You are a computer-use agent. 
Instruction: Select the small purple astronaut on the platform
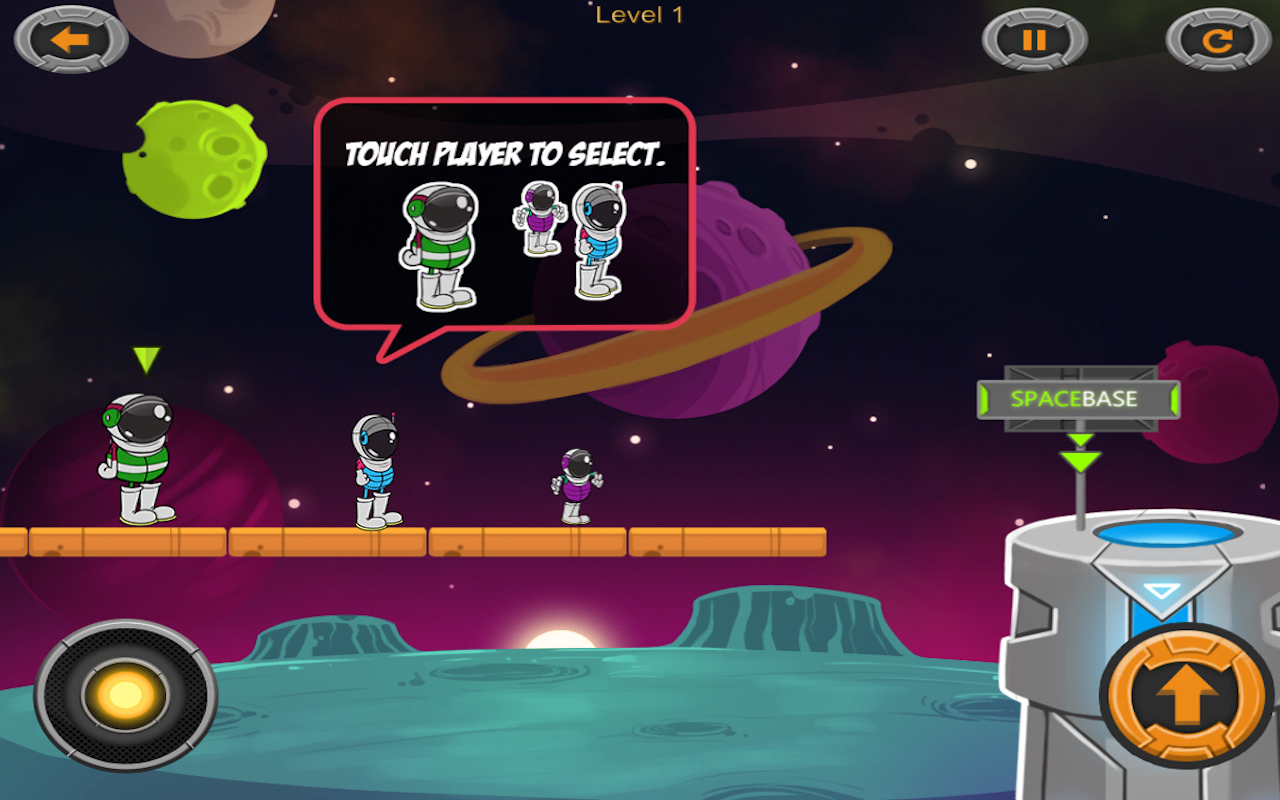click(x=576, y=486)
